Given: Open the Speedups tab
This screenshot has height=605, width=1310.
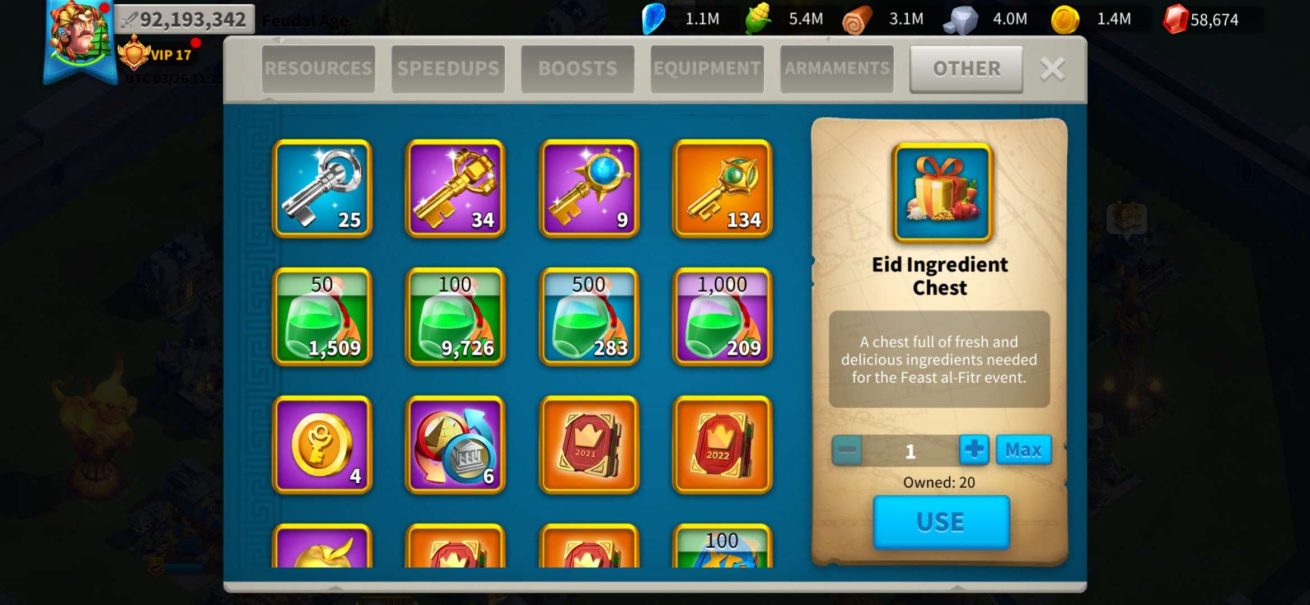Looking at the screenshot, I should [x=448, y=69].
